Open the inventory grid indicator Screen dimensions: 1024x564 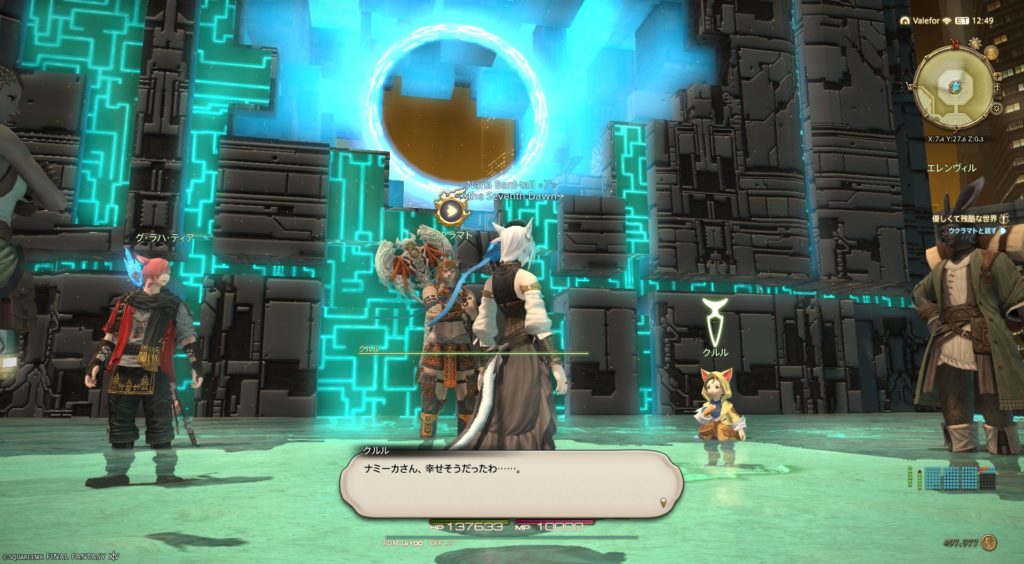[x=958, y=478]
